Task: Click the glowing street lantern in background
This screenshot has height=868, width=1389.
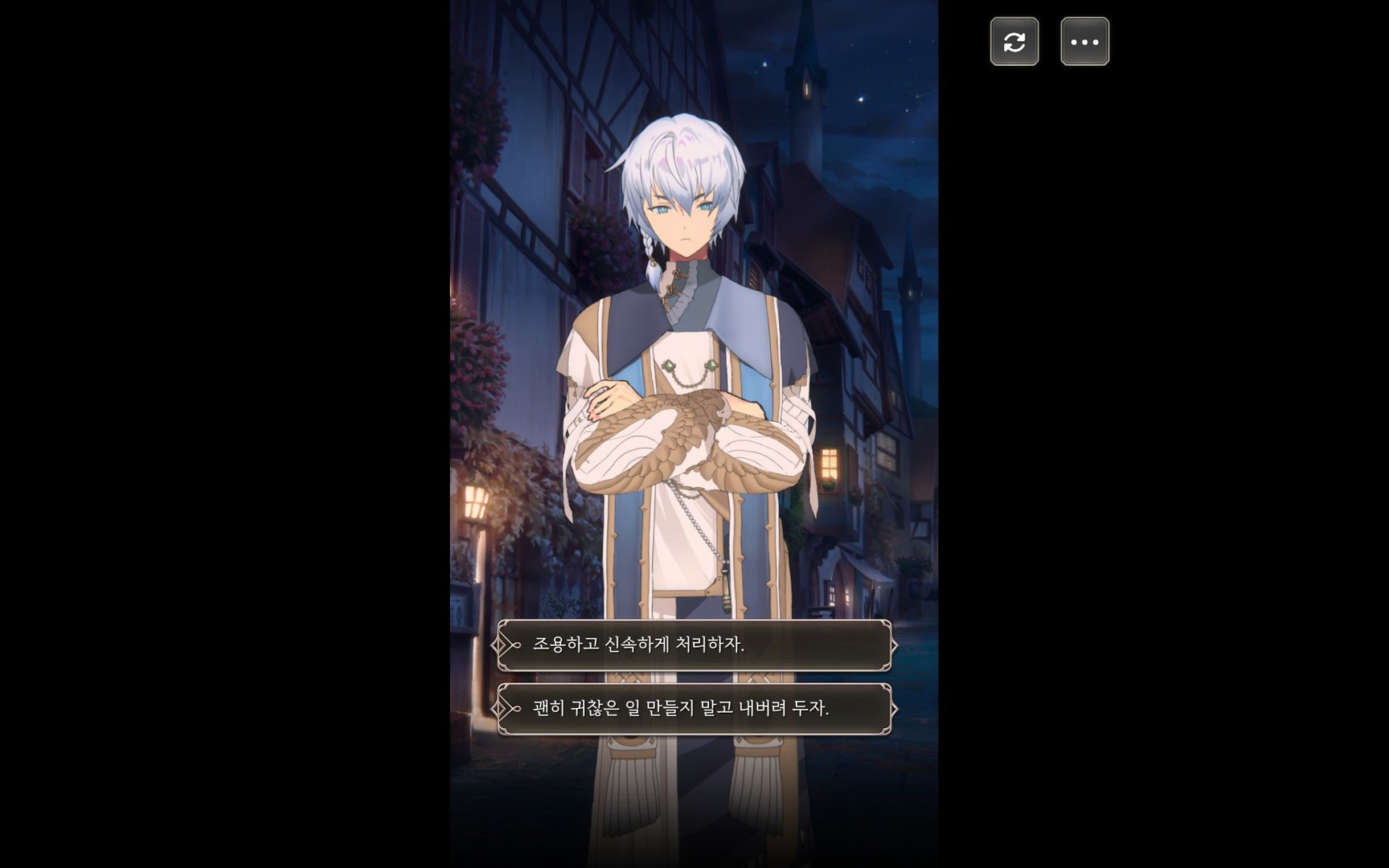Action: 477,502
